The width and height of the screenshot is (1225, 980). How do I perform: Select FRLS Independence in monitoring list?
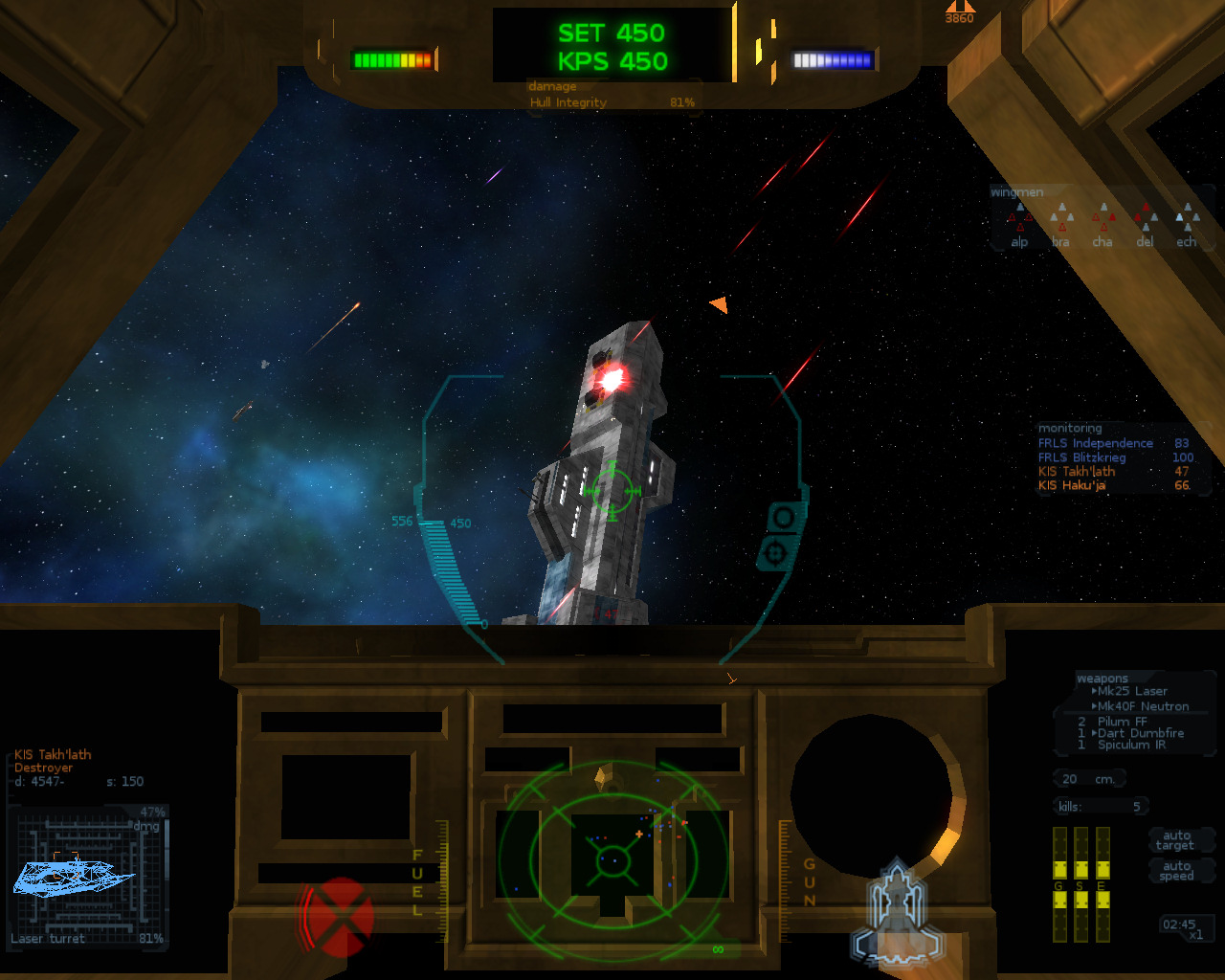tap(1096, 443)
